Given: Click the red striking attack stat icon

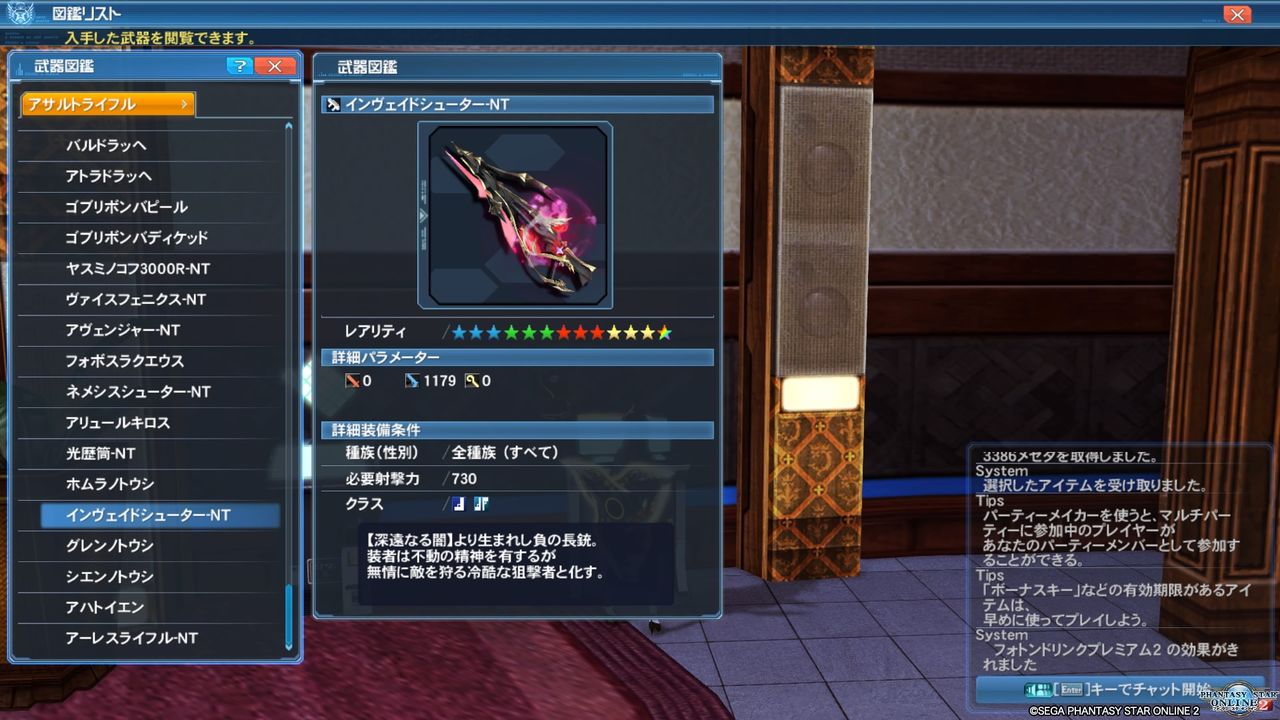Looking at the screenshot, I should tap(351, 381).
